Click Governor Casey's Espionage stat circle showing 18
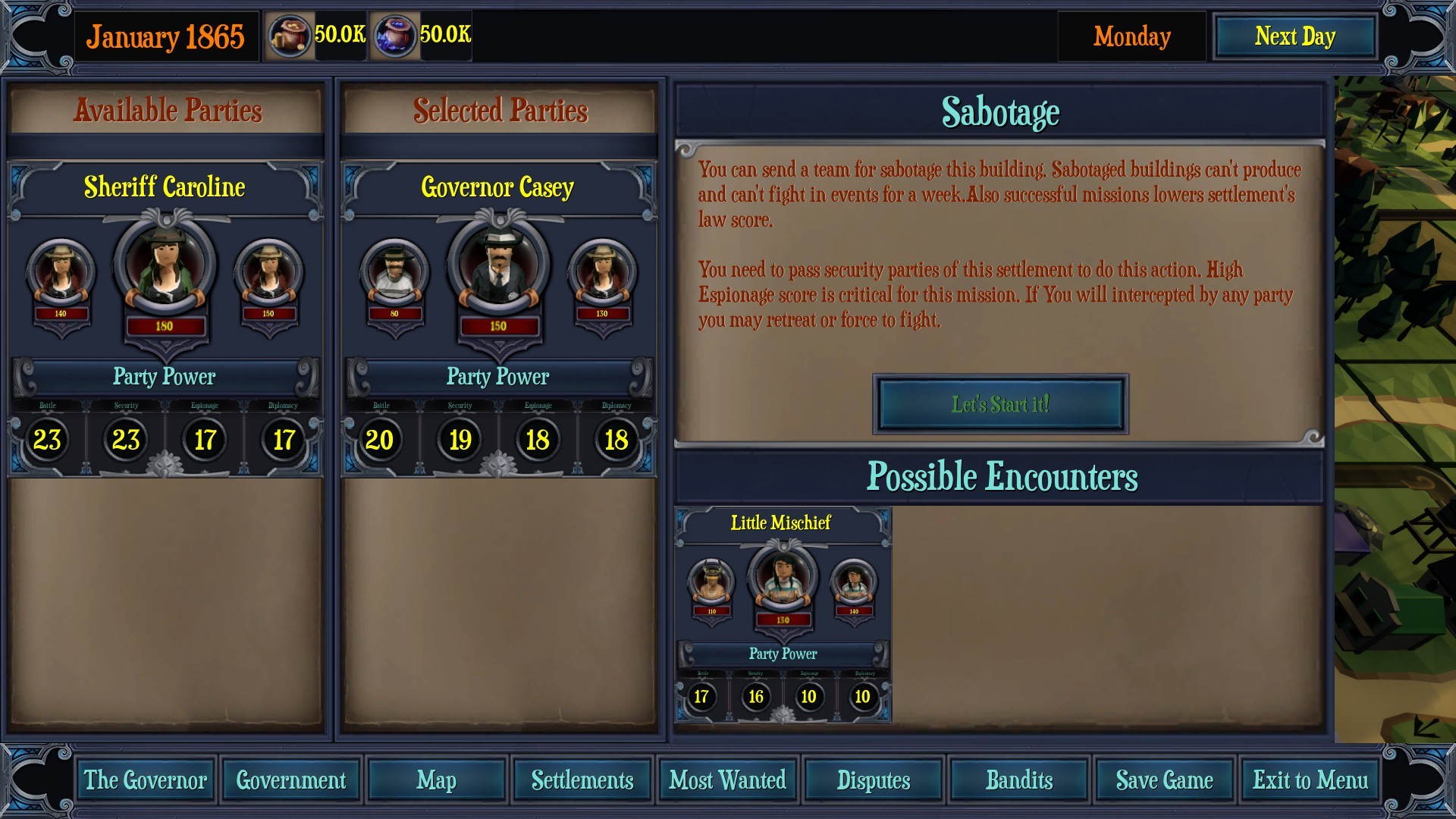Screen dimensions: 1456x819 tap(538, 438)
